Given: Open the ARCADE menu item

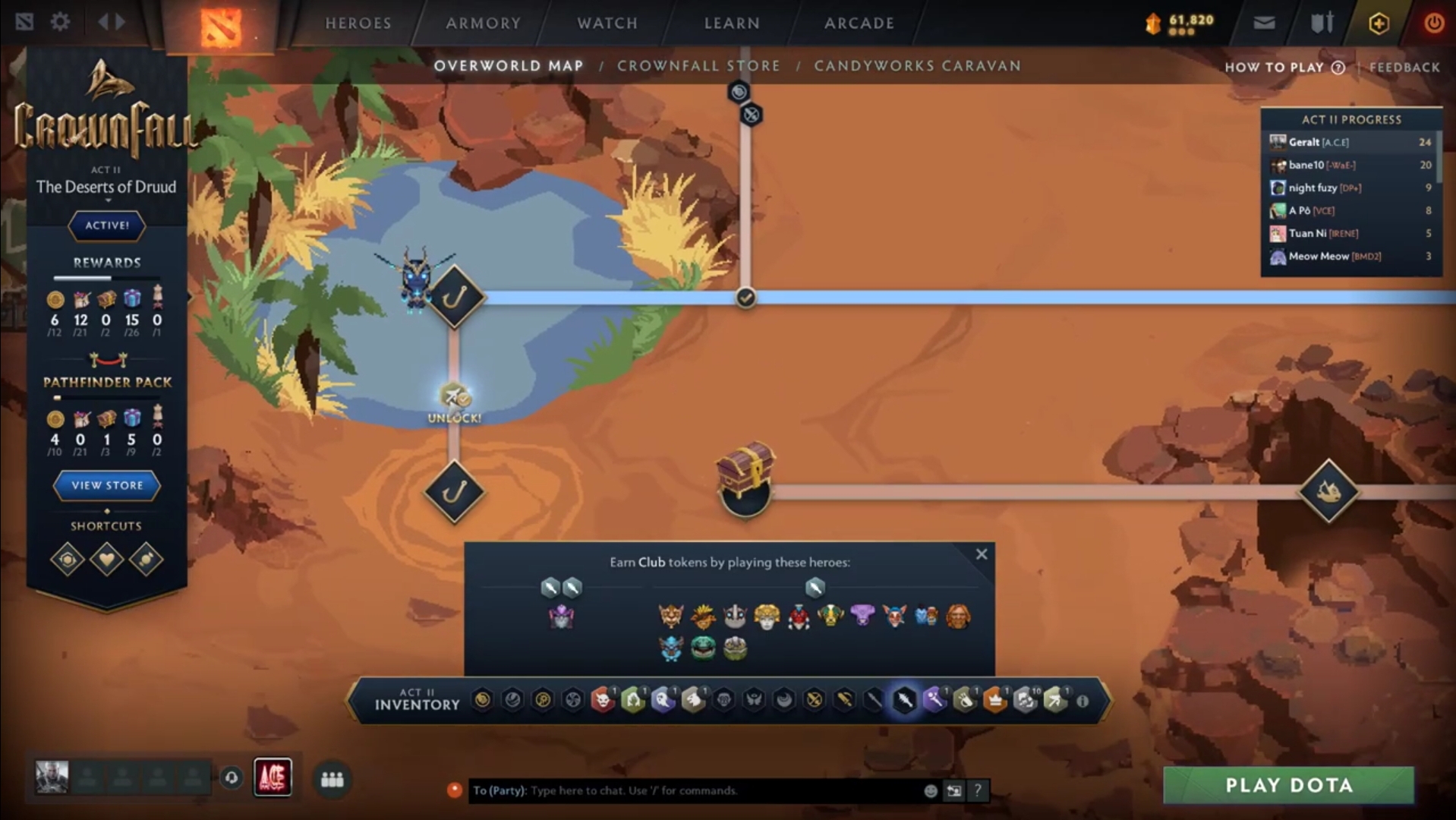Looking at the screenshot, I should [x=857, y=24].
